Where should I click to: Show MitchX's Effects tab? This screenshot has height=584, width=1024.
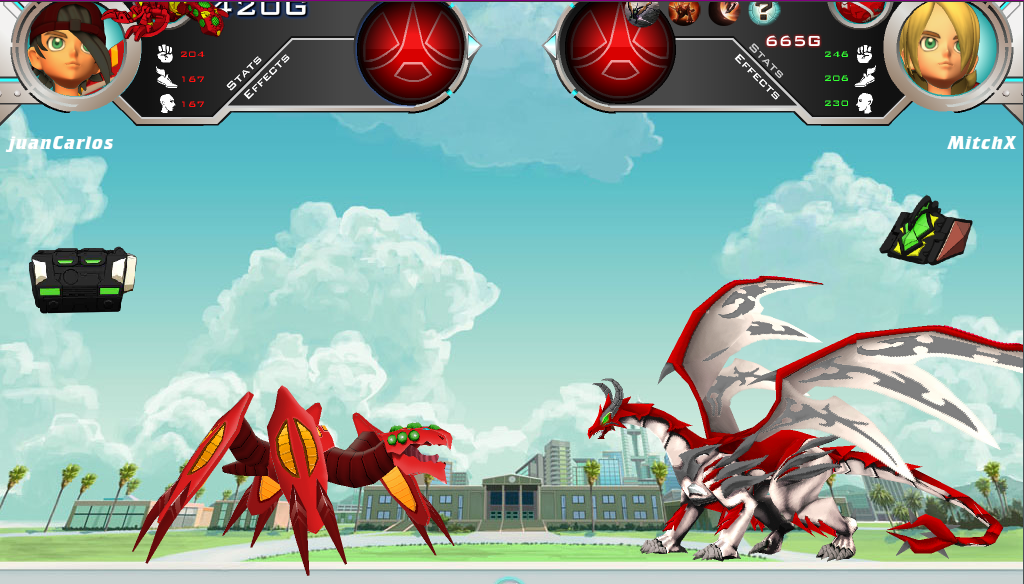[756, 77]
